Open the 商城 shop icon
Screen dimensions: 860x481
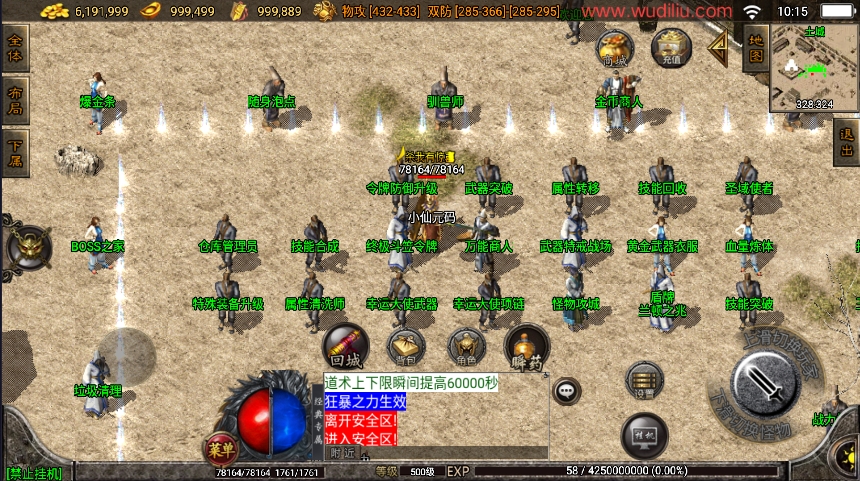[615, 47]
